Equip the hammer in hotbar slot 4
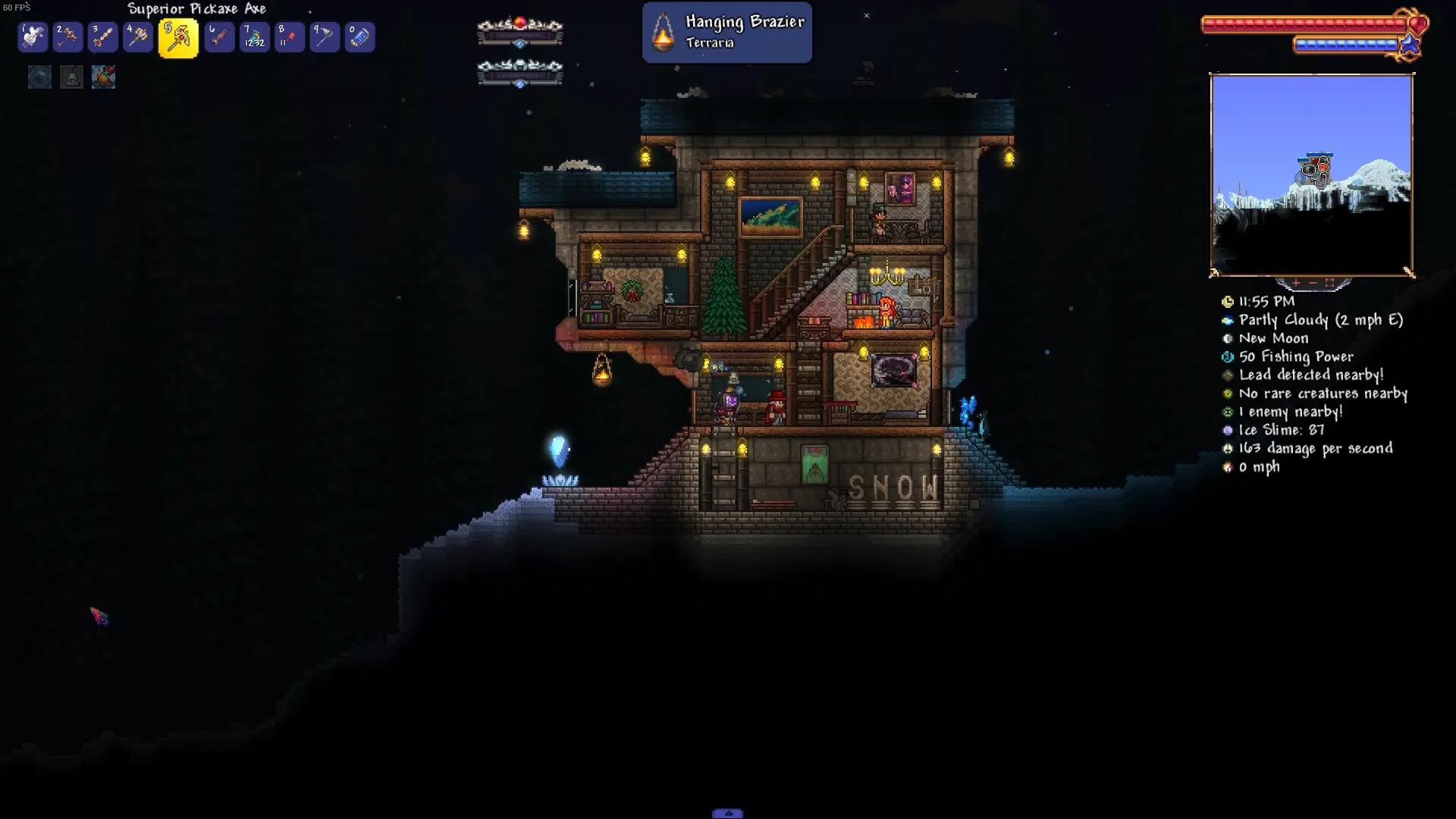Image resolution: width=1456 pixels, height=819 pixels. click(138, 37)
